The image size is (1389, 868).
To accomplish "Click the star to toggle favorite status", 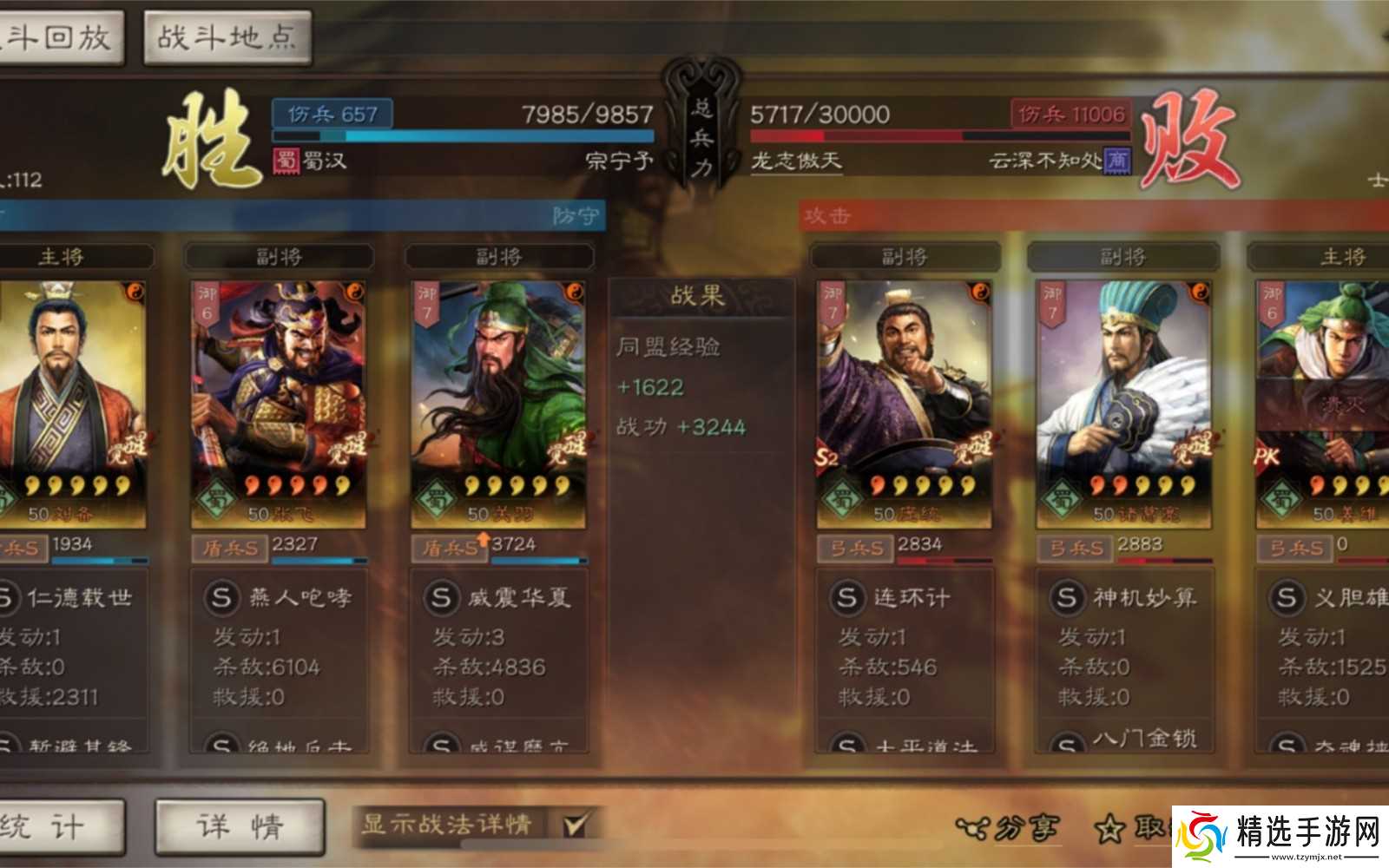I will coord(1111,830).
